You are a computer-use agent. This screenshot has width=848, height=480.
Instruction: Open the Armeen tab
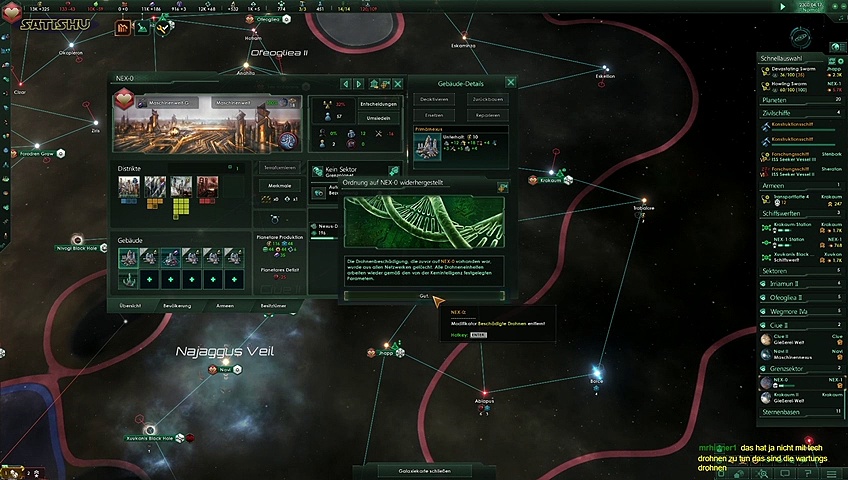point(225,305)
